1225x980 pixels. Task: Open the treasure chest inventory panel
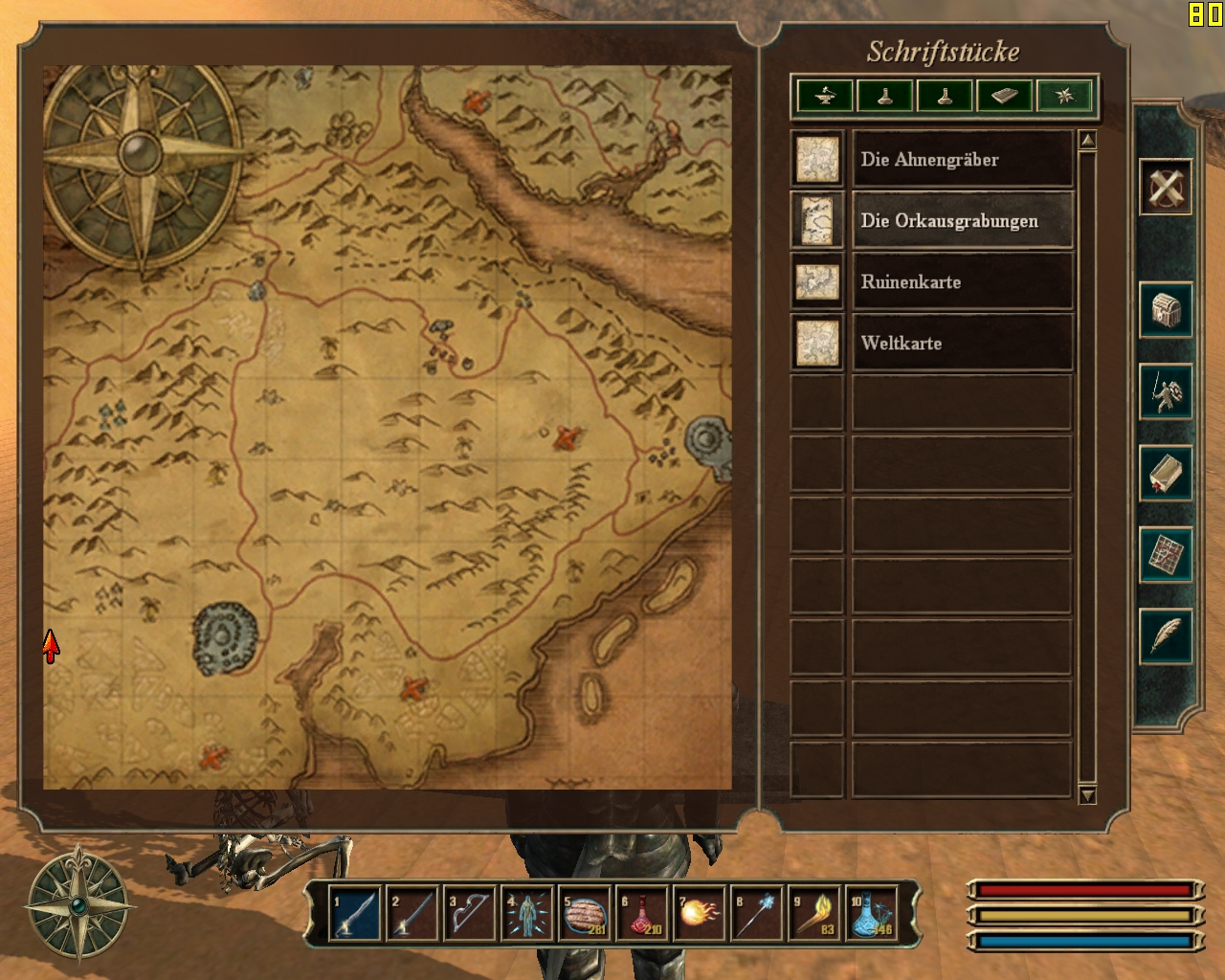(x=1166, y=310)
